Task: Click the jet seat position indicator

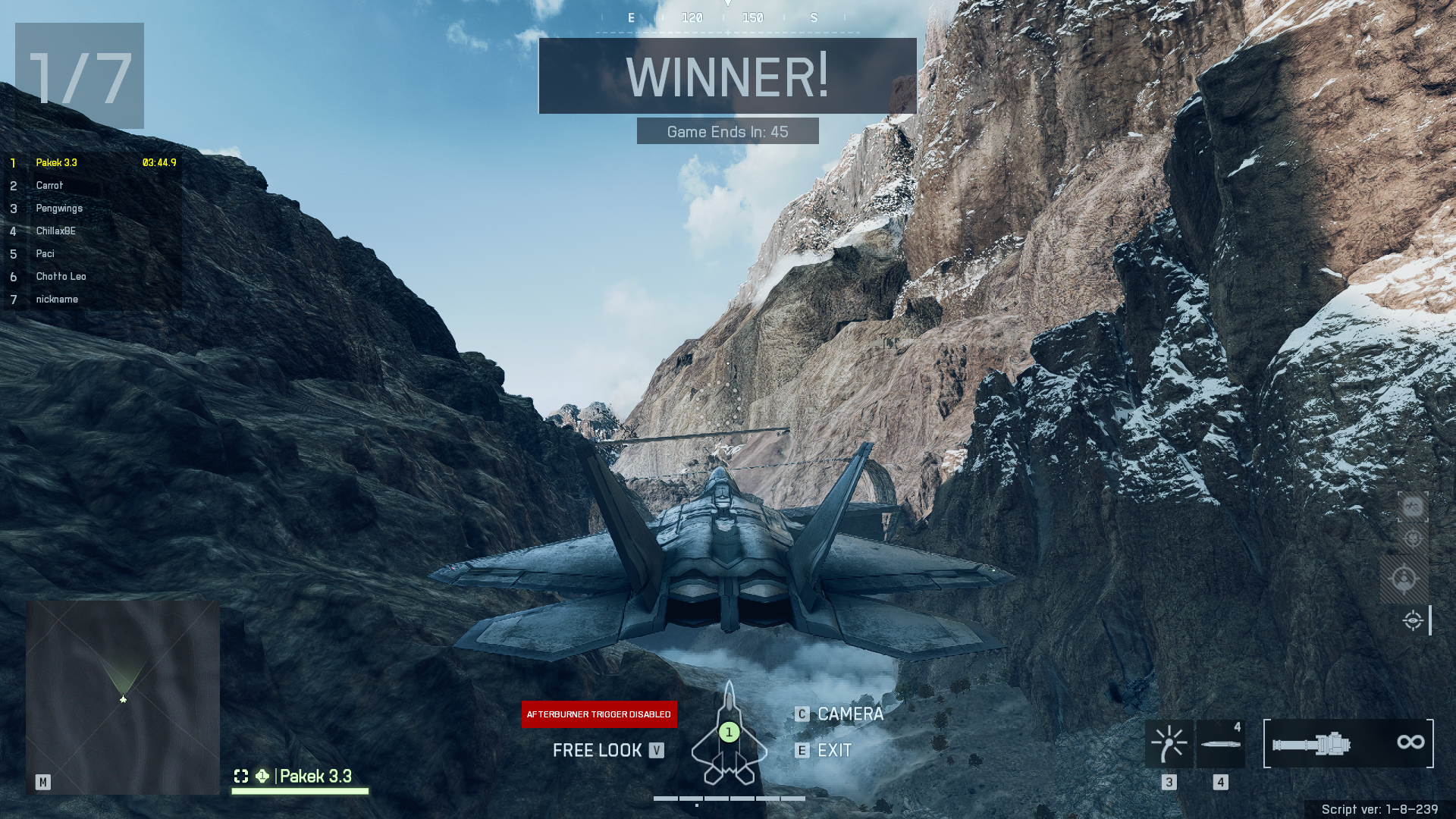Action: [729, 733]
